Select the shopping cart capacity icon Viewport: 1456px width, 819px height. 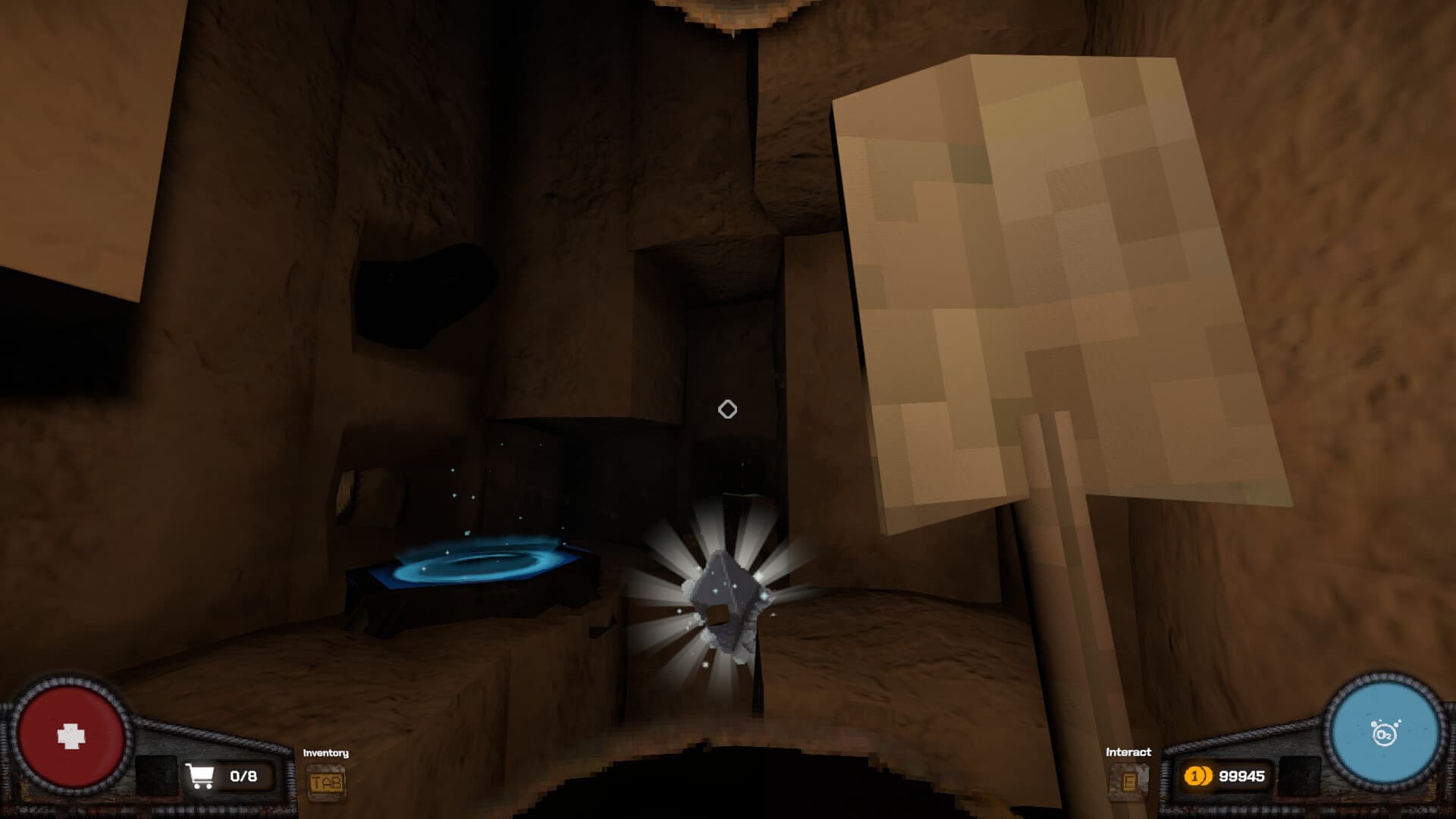pos(201,776)
